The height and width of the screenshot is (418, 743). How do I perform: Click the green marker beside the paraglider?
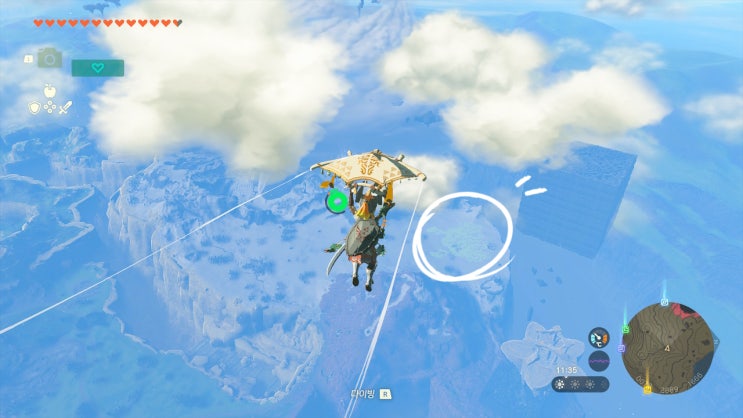tap(337, 202)
